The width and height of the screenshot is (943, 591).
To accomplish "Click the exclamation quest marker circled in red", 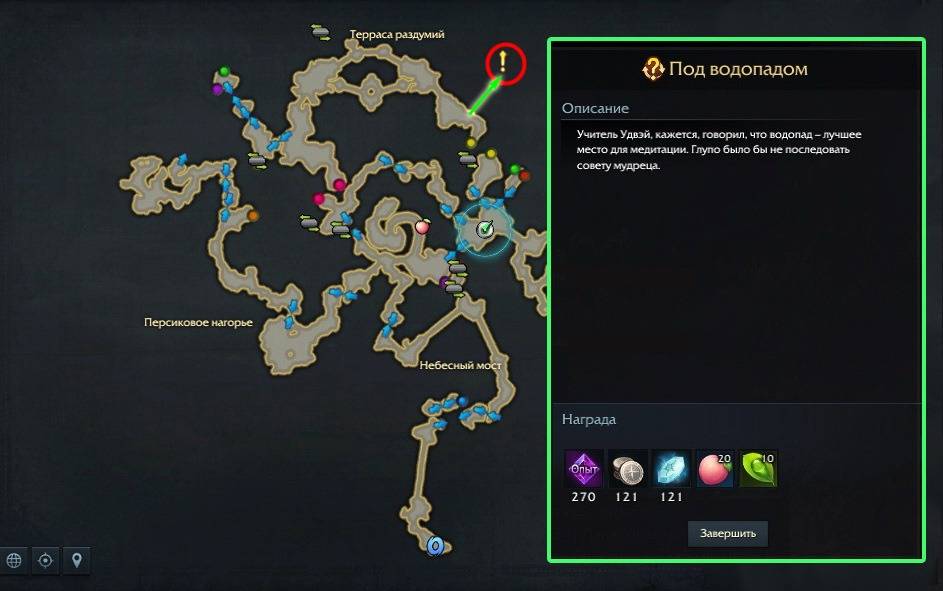I will pyautogui.click(x=505, y=64).
